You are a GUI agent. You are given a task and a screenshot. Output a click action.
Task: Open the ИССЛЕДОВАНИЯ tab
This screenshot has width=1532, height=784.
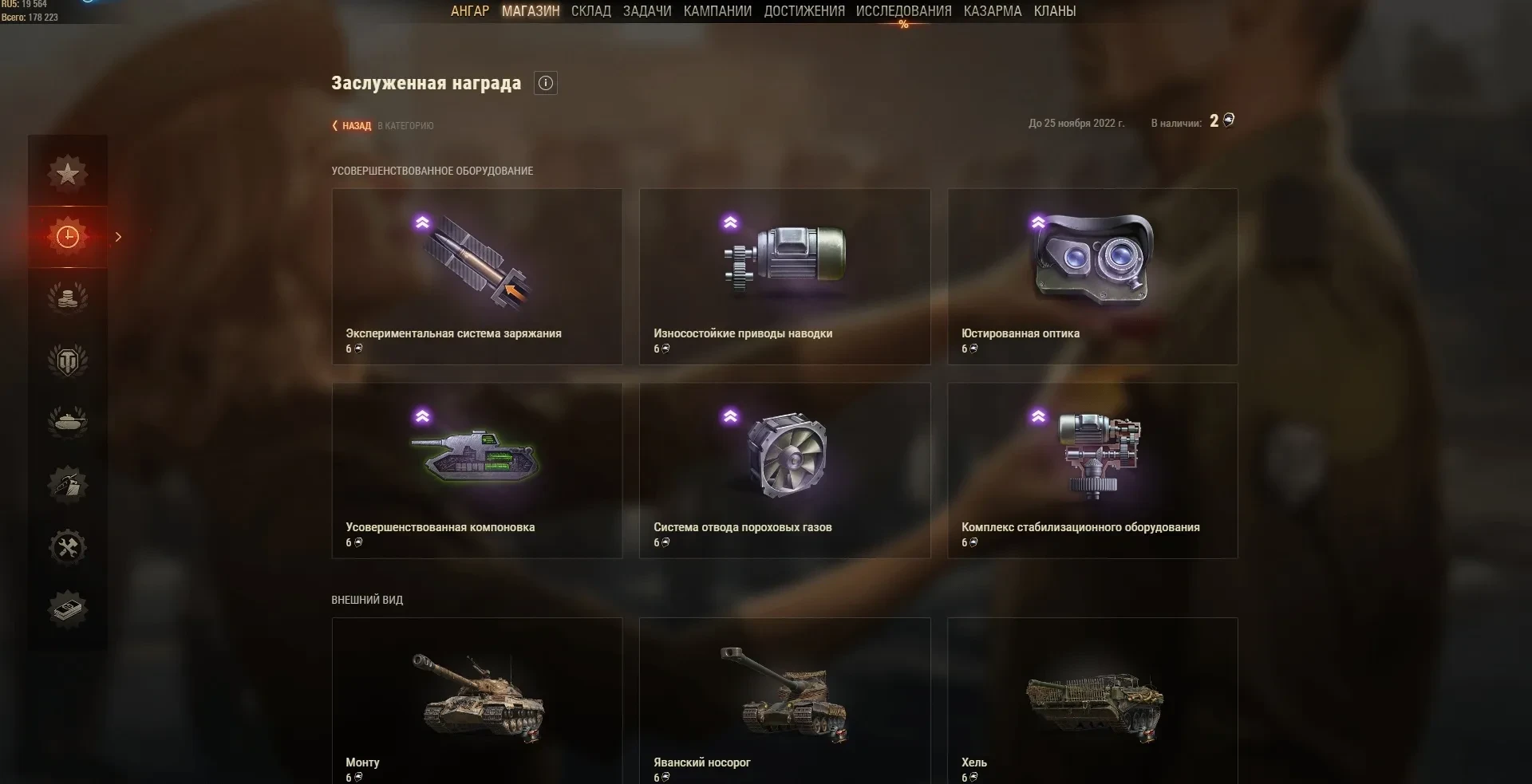click(x=903, y=11)
